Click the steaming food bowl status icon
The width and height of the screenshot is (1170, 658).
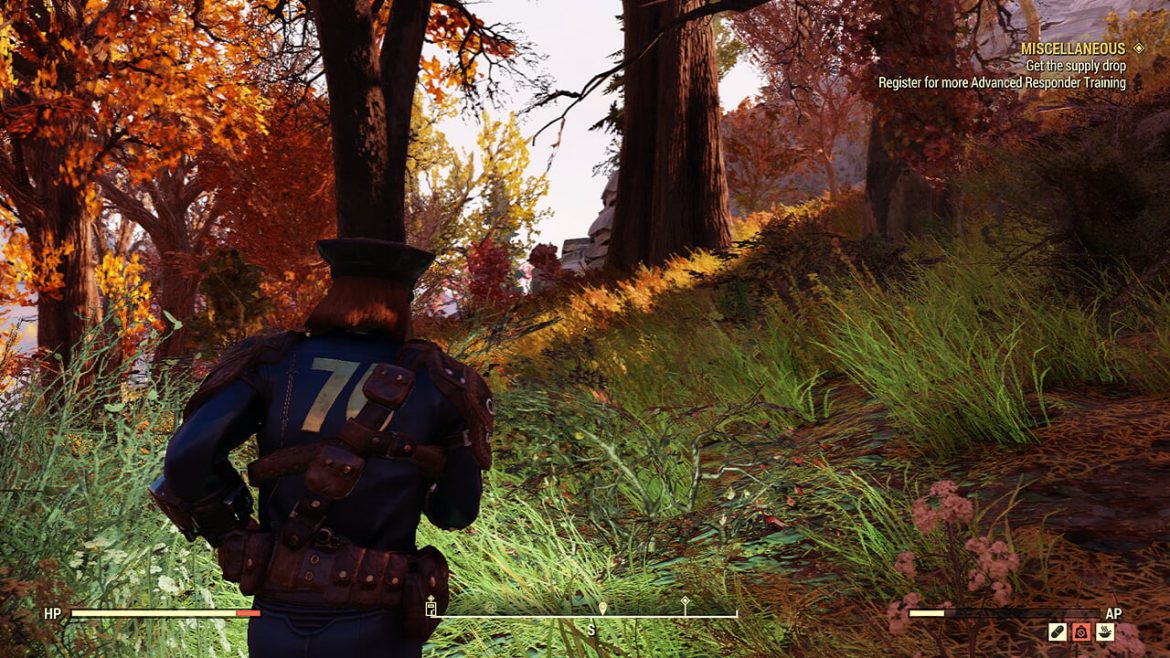[x=1105, y=632]
